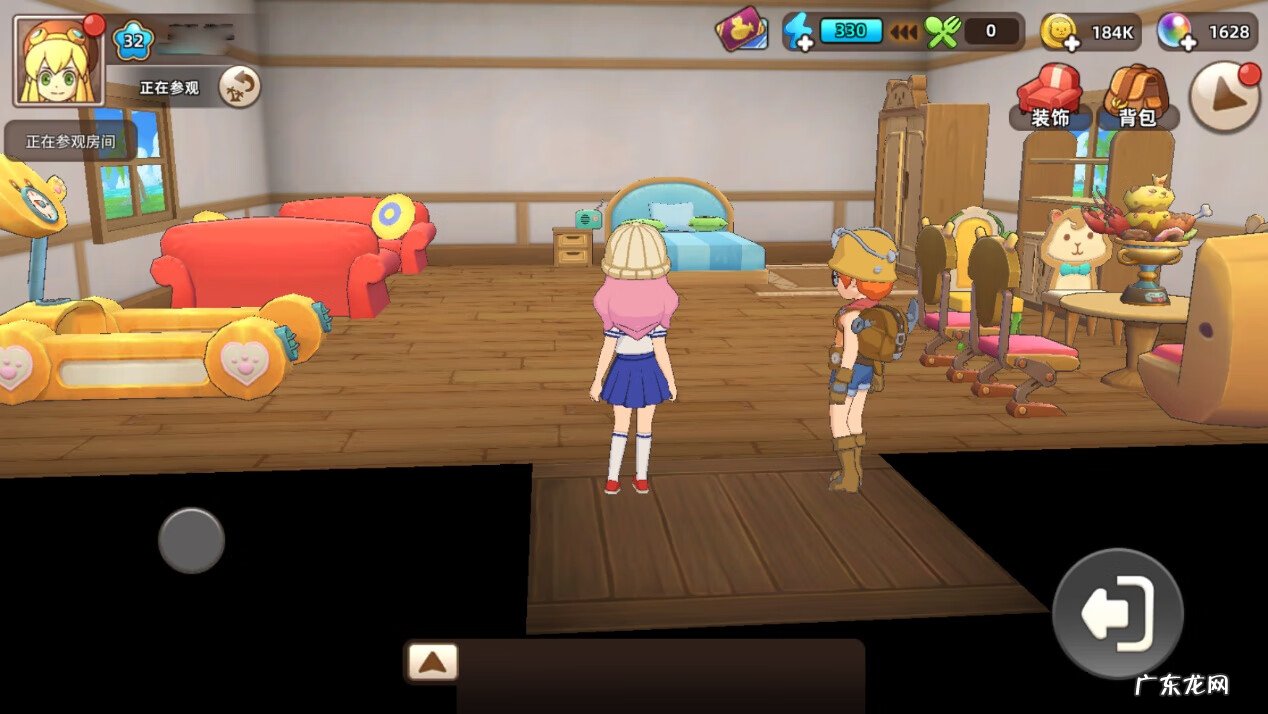Toggle the round arrow menu button
The image size is (1268, 714).
coord(1224,97)
